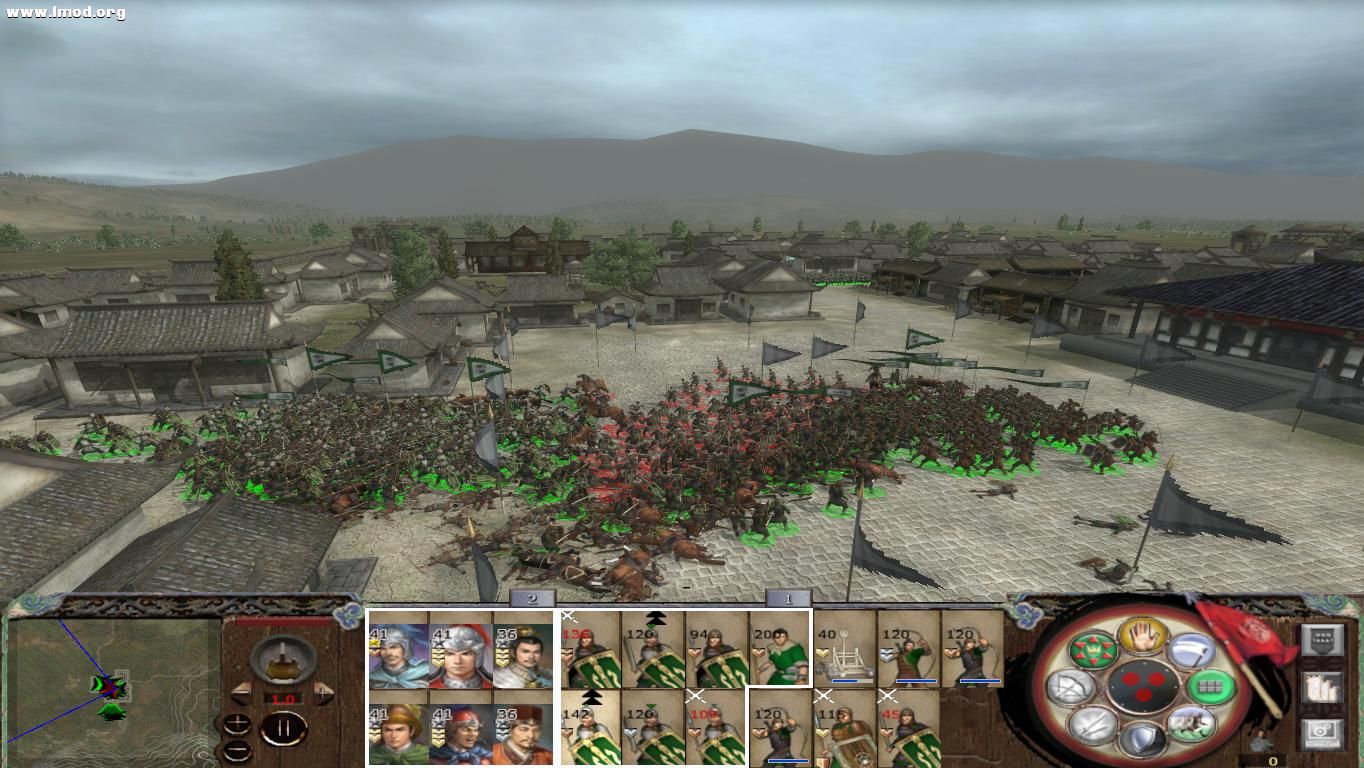Screen dimensions: 1364x768
Task: Click the camera options icon bottom right
Action: point(1323,731)
